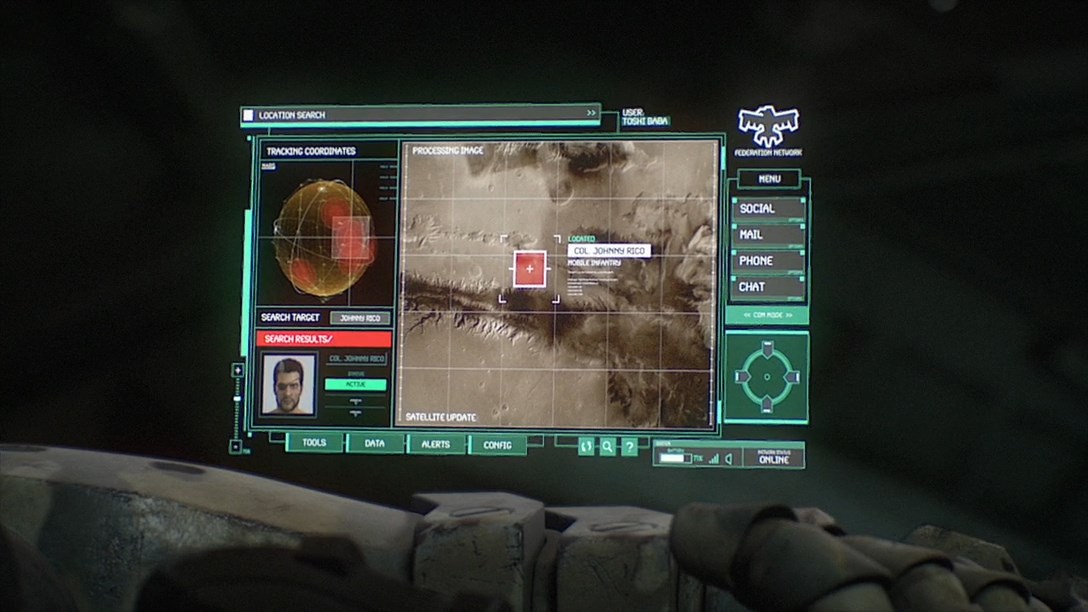Click the refresh arrows icon
1088x612 pixels.
click(587, 447)
